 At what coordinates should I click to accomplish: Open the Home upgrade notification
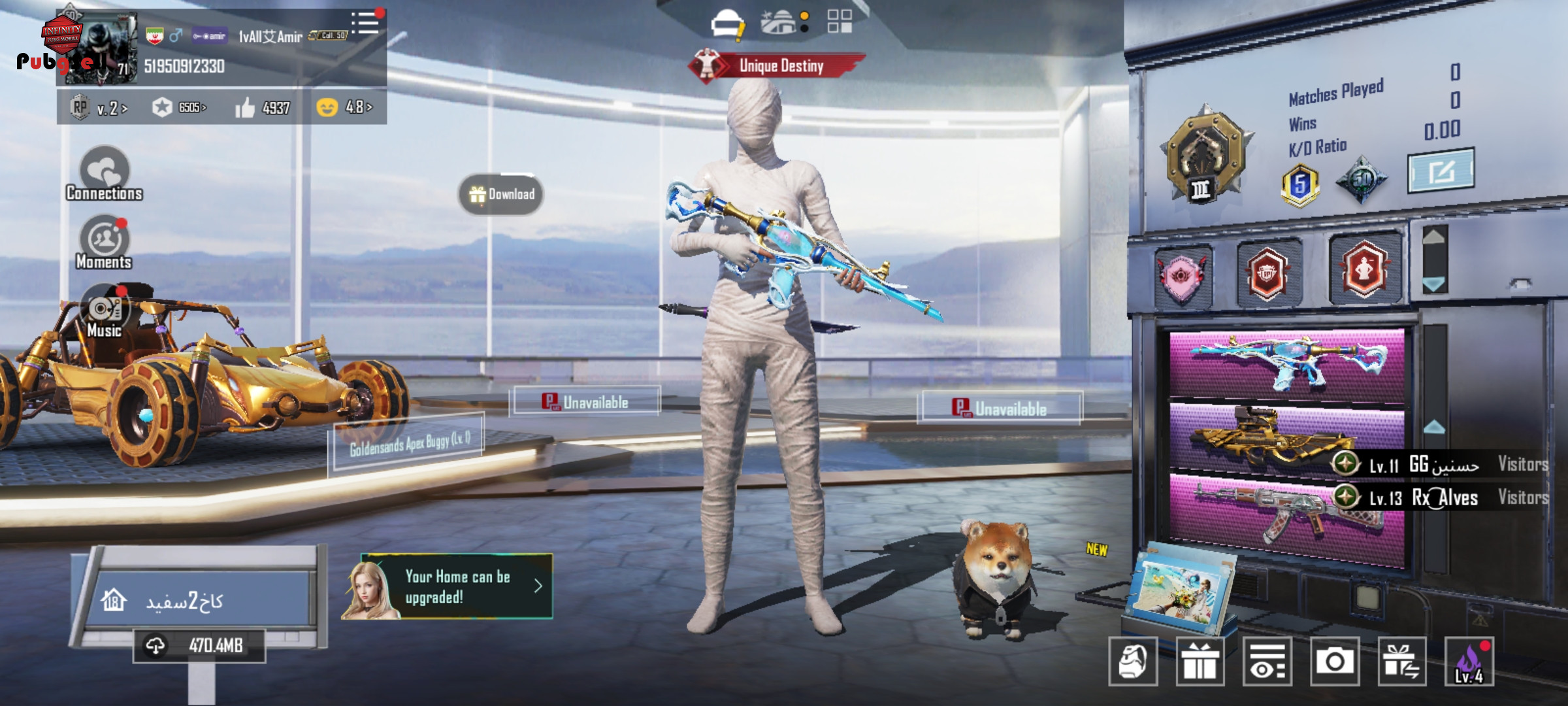[x=456, y=586]
